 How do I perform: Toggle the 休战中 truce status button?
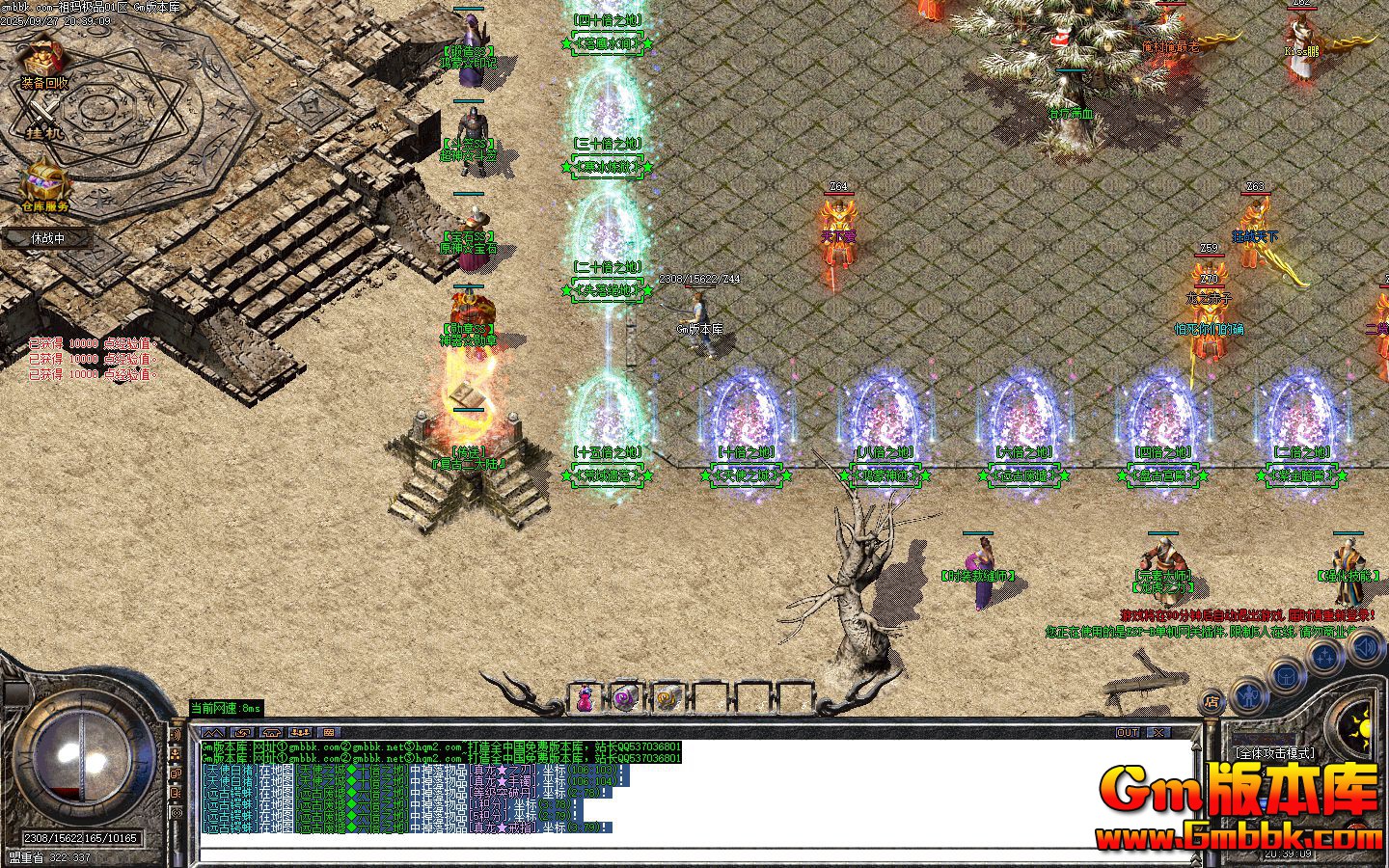[x=47, y=238]
